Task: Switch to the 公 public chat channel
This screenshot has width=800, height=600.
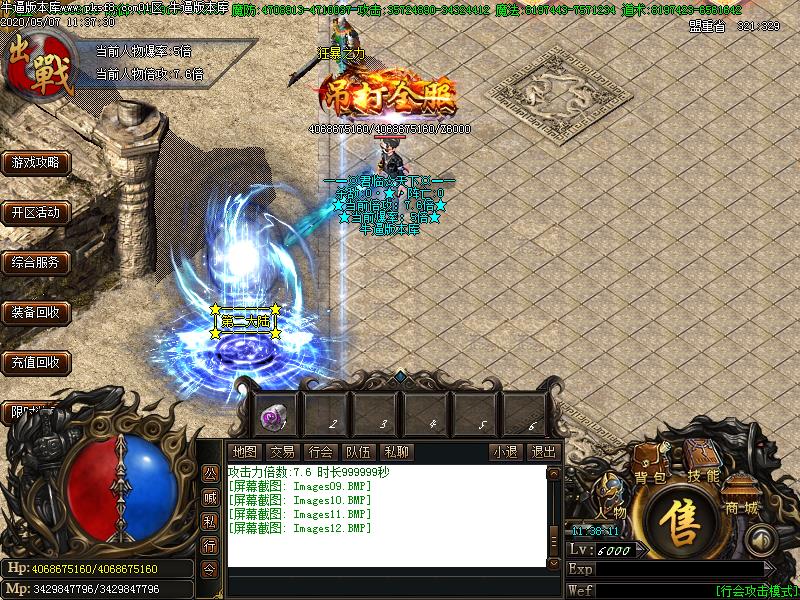Action: point(210,471)
